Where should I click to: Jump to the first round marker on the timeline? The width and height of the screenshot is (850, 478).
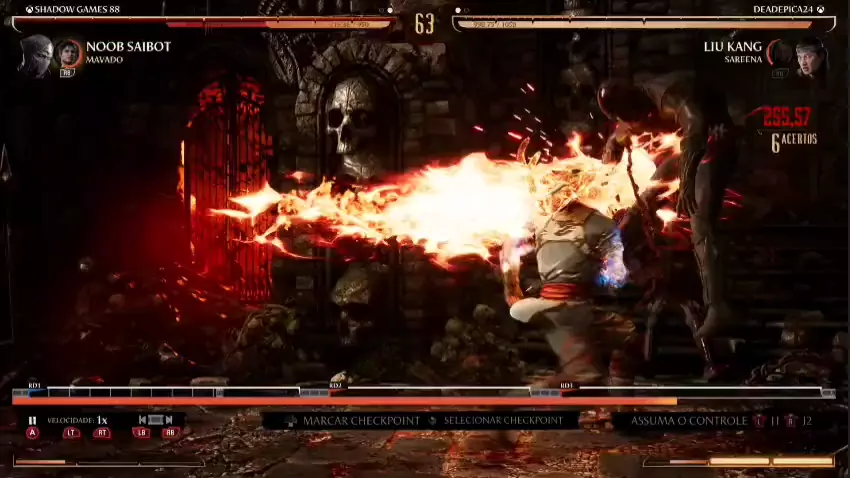(x=35, y=386)
